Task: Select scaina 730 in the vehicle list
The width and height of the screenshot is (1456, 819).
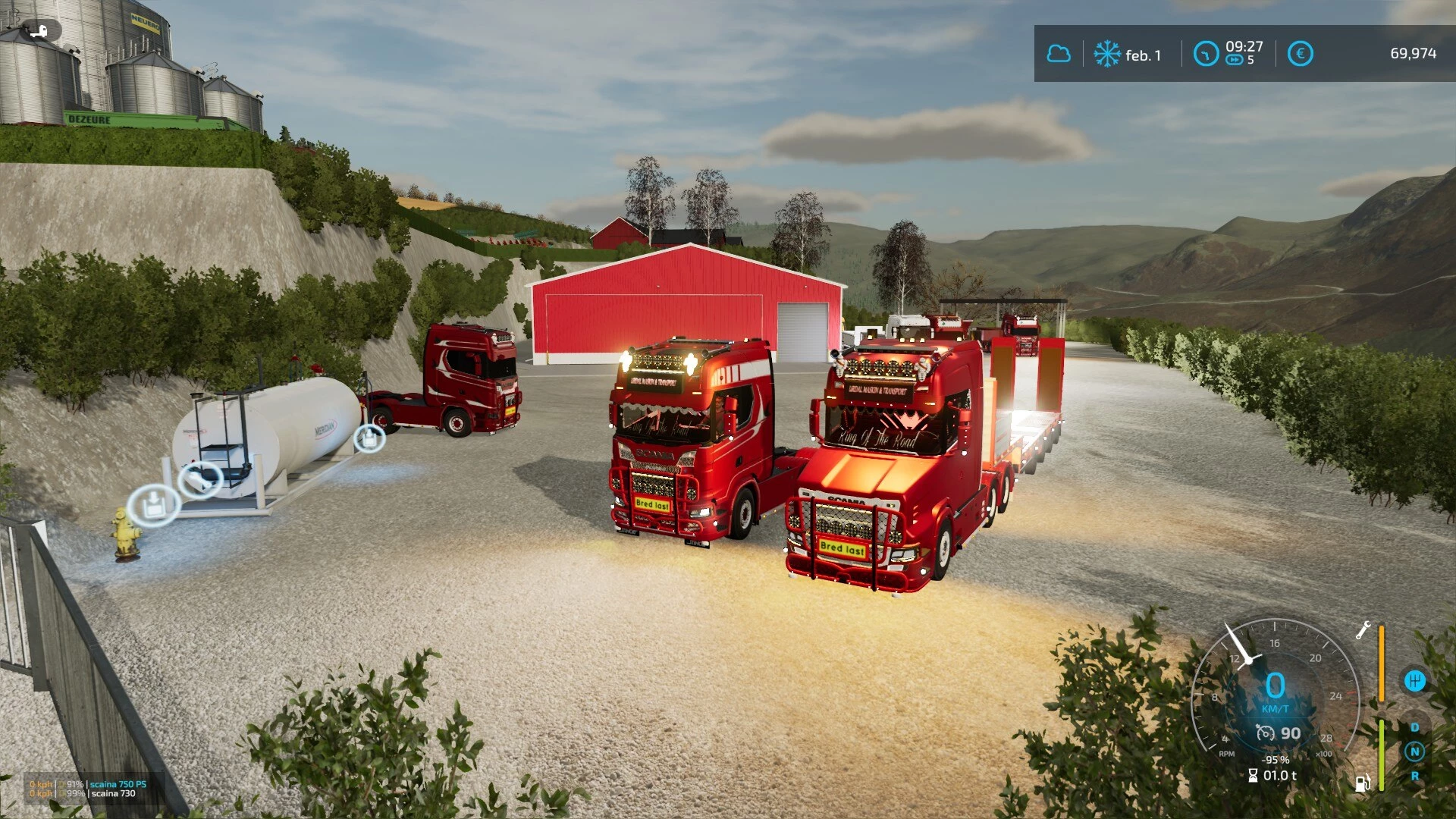Action: click(x=113, y=793)
